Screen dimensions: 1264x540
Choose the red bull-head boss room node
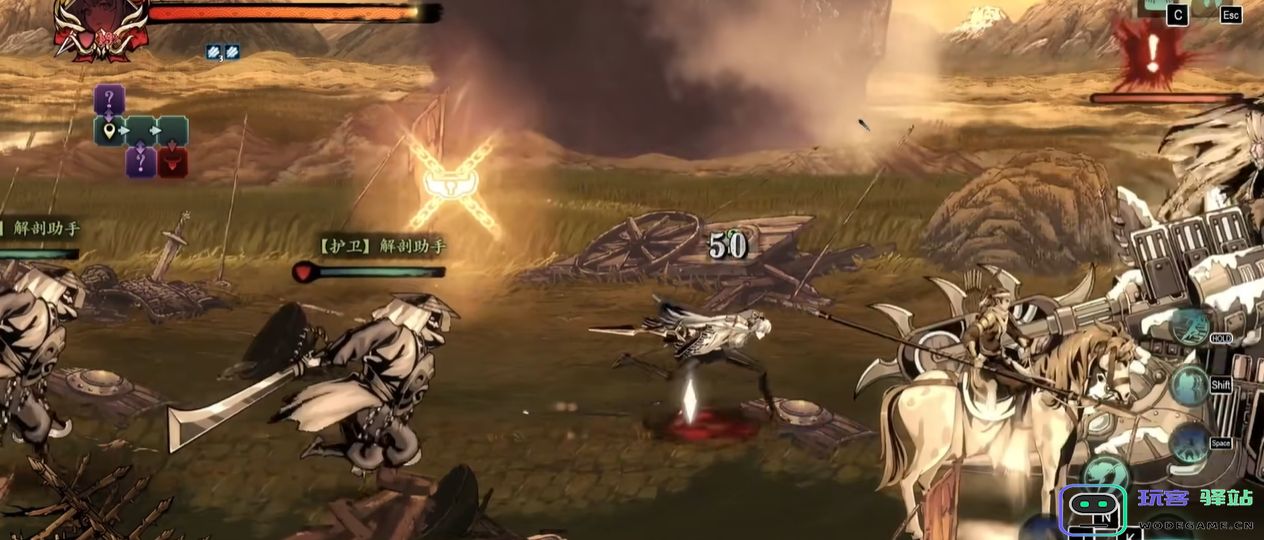click(172, 162)
